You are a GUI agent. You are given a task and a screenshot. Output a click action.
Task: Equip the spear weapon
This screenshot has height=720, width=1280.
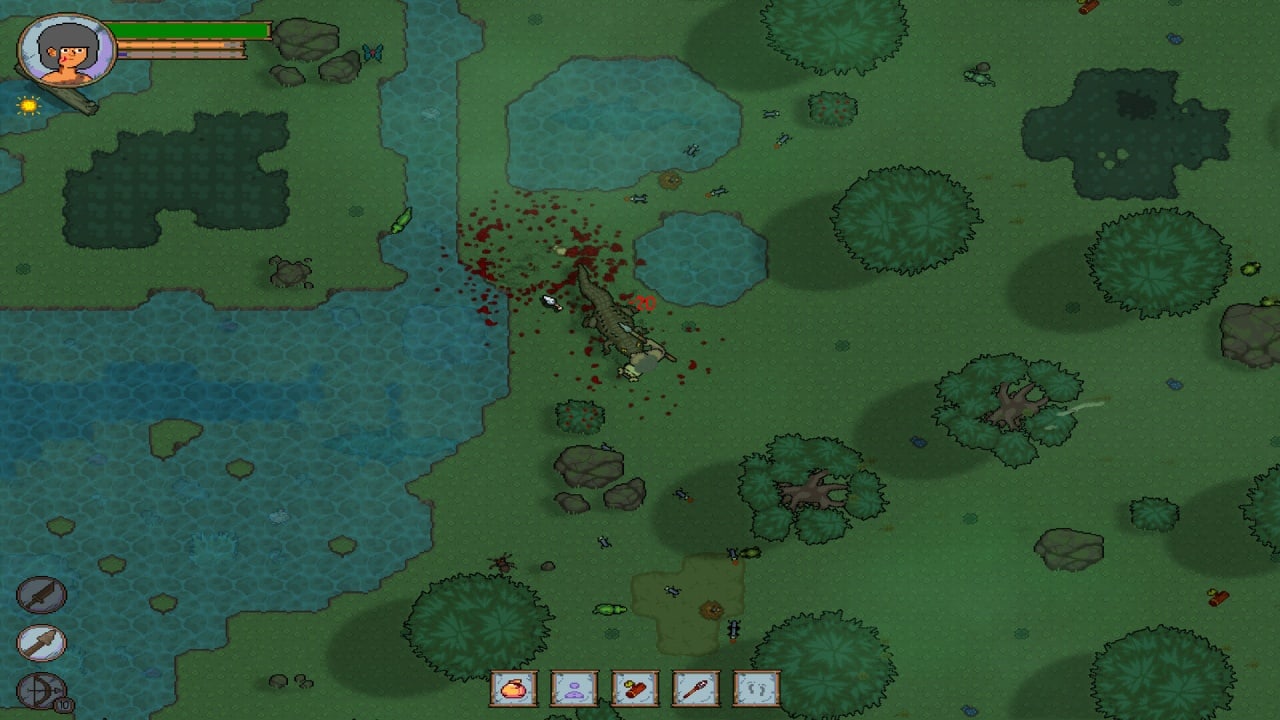[x=41, y=643]
